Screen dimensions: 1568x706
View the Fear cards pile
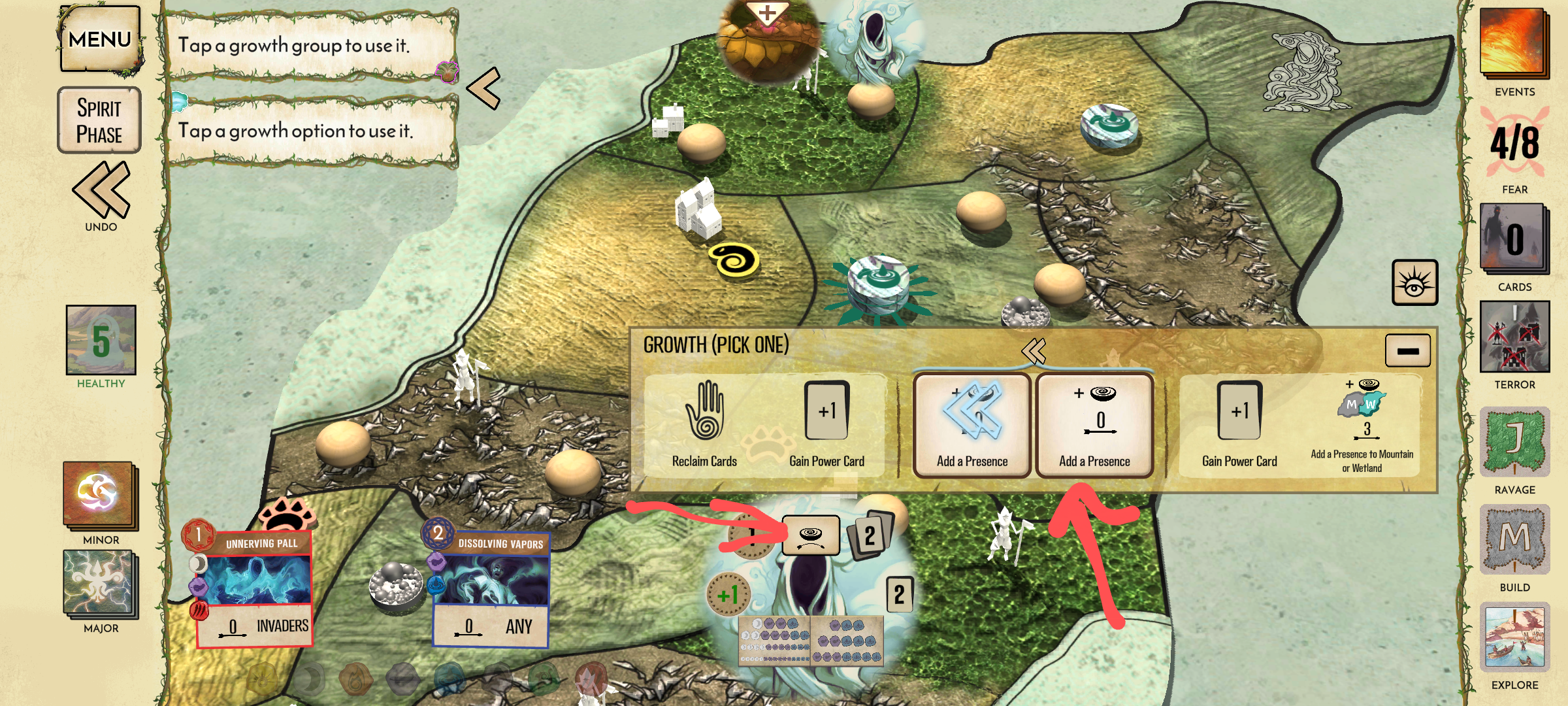(1514, 239)
